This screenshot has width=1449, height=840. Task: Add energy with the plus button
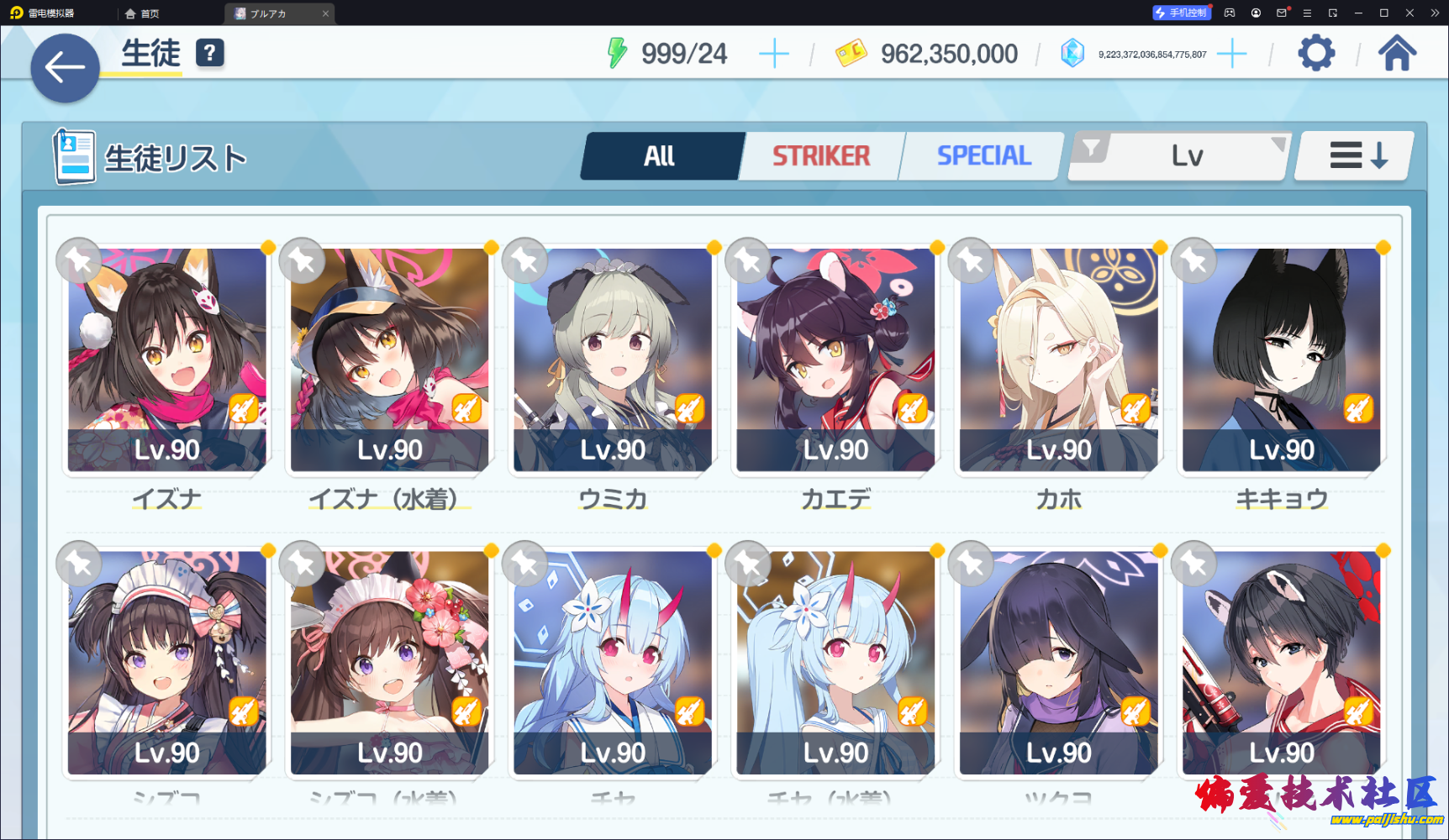click(x=773, y=55)
